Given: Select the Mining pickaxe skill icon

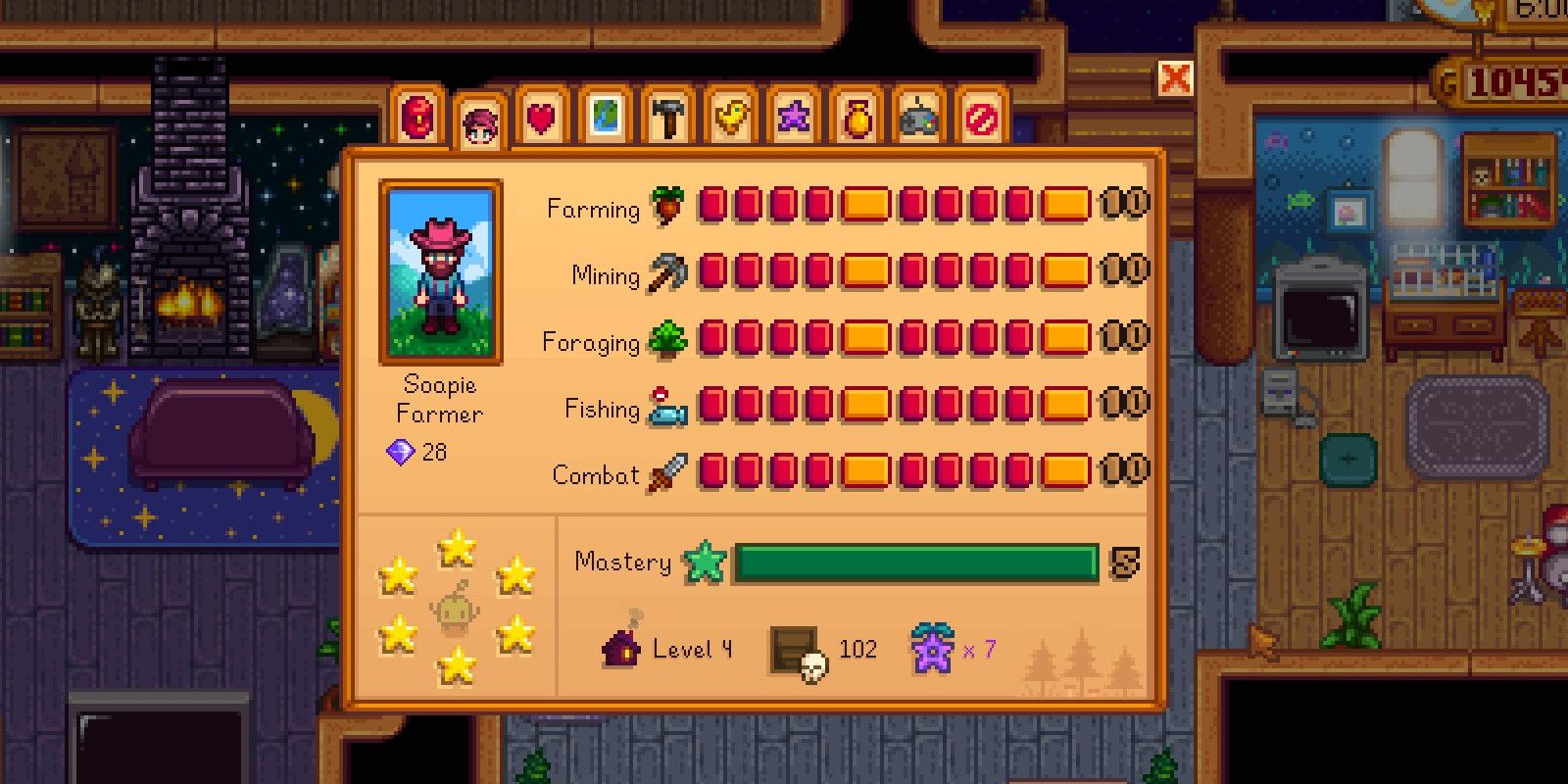Looking at the screenshot, I should click(668, 275).
